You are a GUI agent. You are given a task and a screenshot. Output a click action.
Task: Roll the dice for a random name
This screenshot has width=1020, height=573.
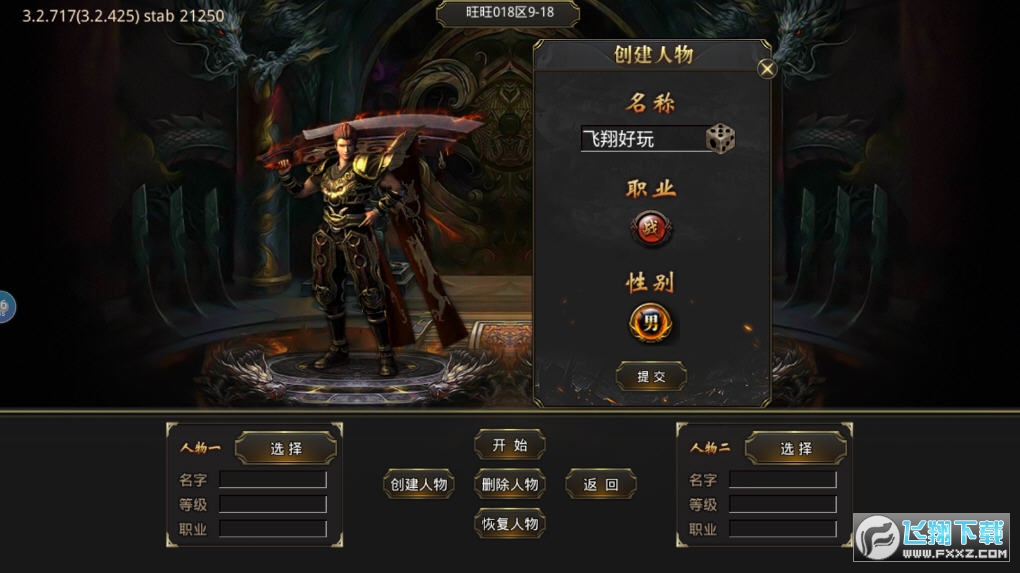point(720,138)
